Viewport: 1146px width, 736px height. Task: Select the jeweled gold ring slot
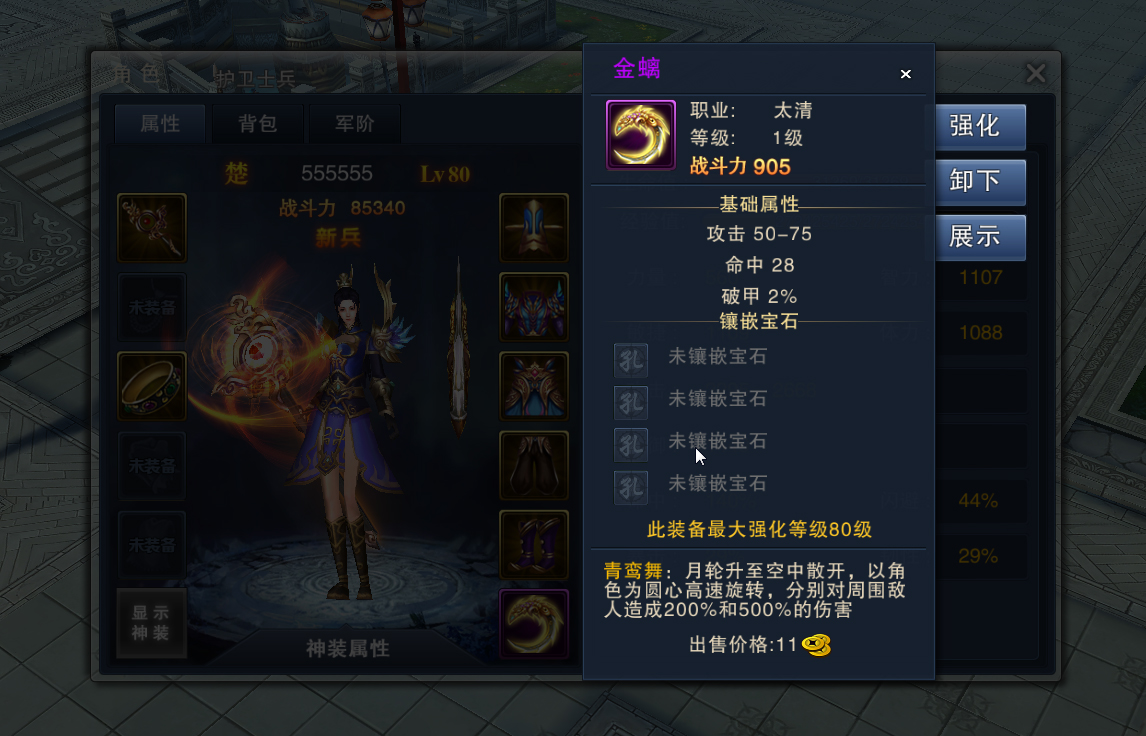(x=152, y=386)
